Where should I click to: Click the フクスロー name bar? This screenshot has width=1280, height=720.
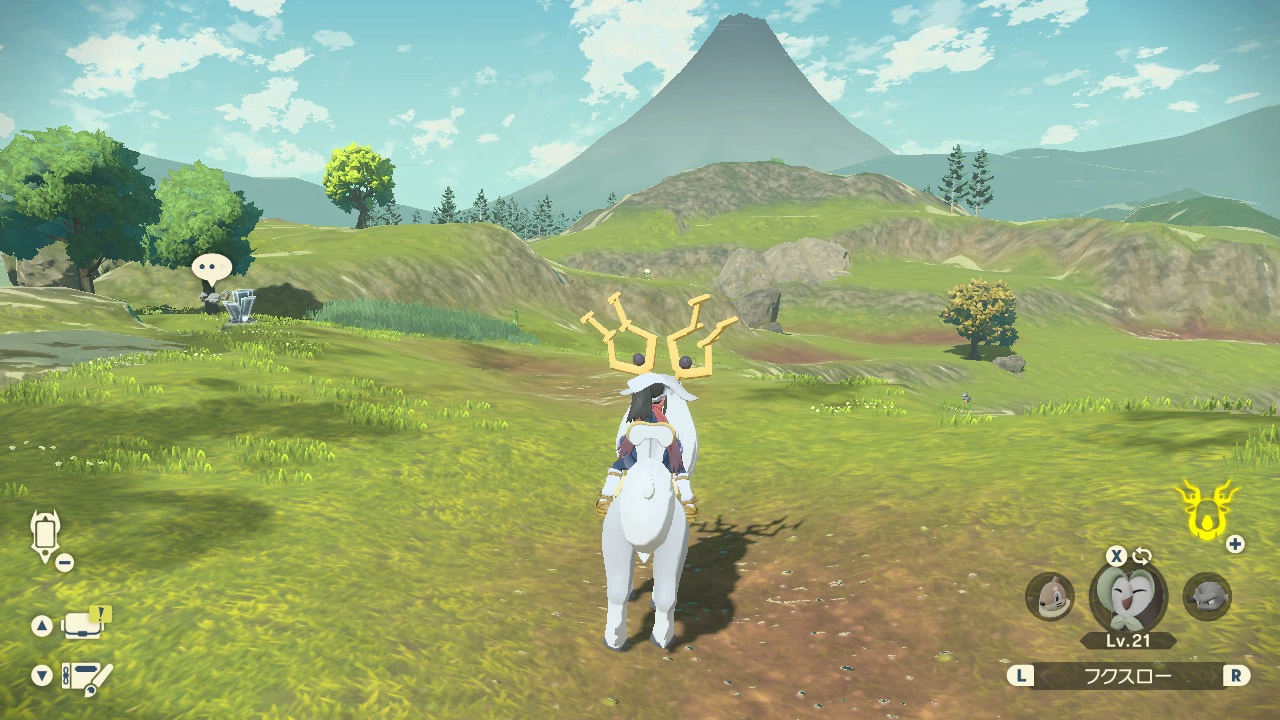1128,676
